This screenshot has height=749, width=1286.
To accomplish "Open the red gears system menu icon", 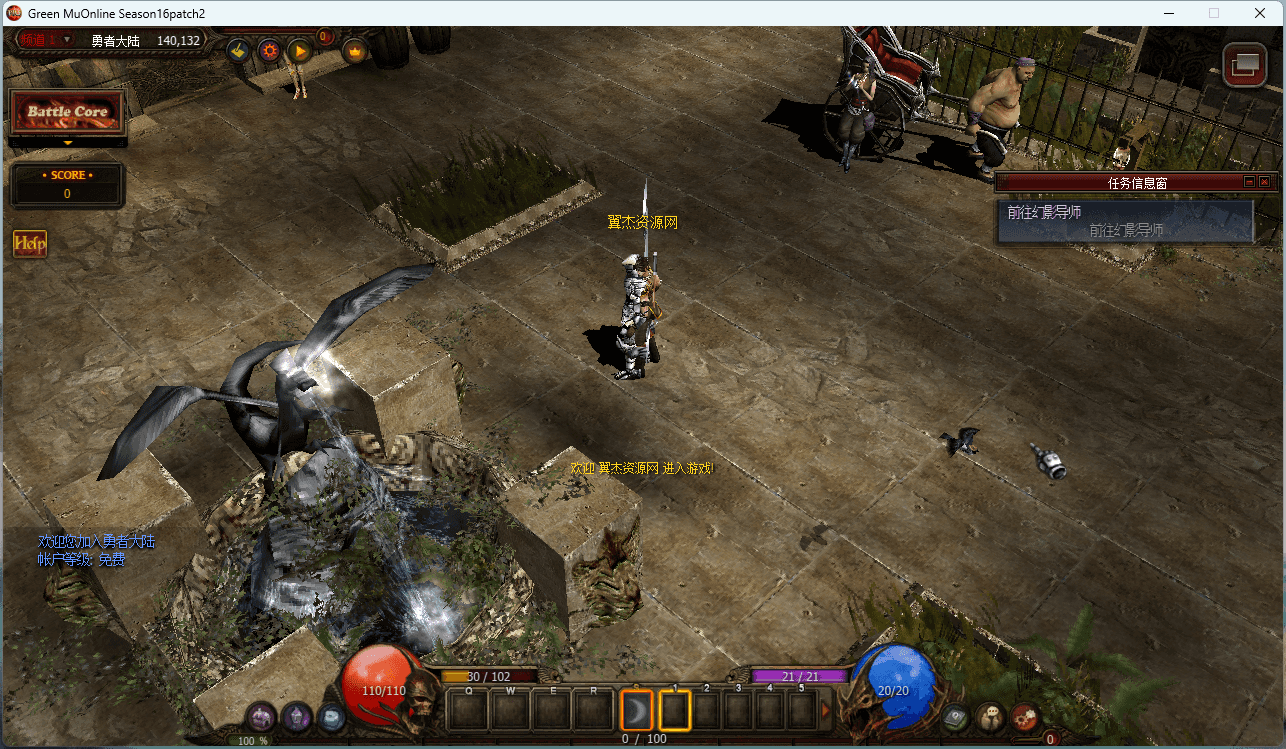I will tap(1025, 717).
